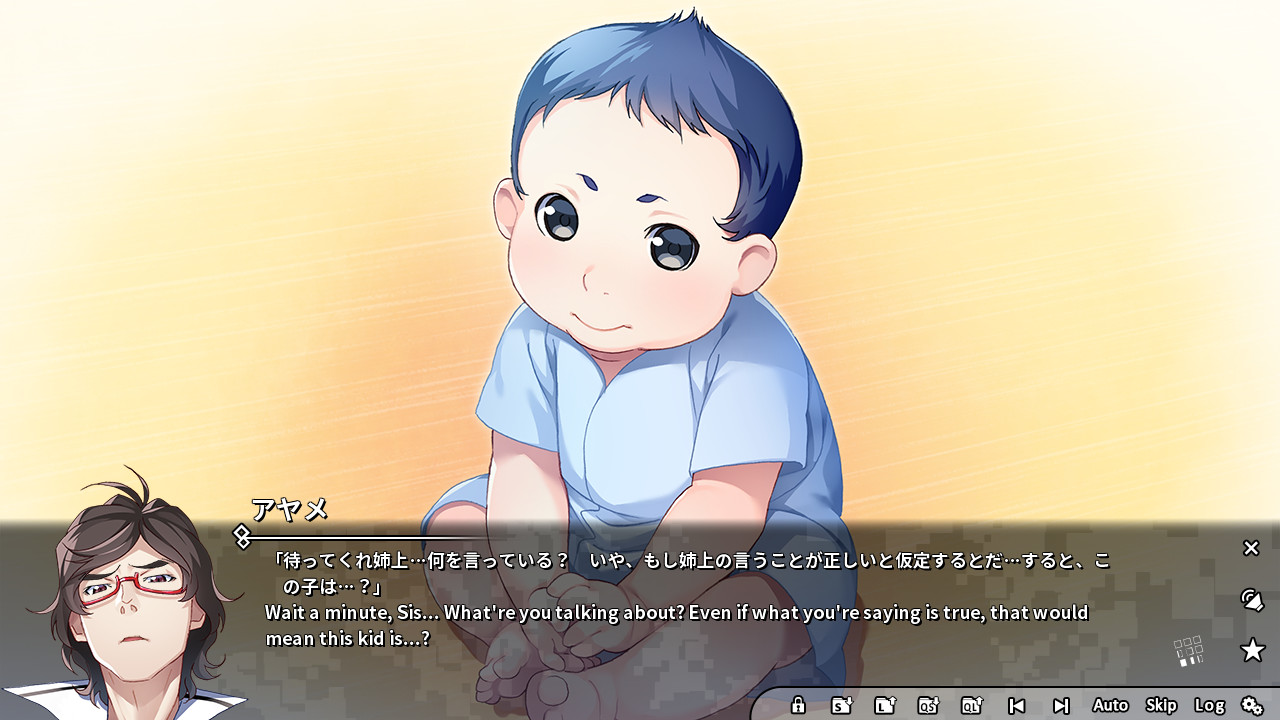Open settings via the gears icon

(1253, 704)
